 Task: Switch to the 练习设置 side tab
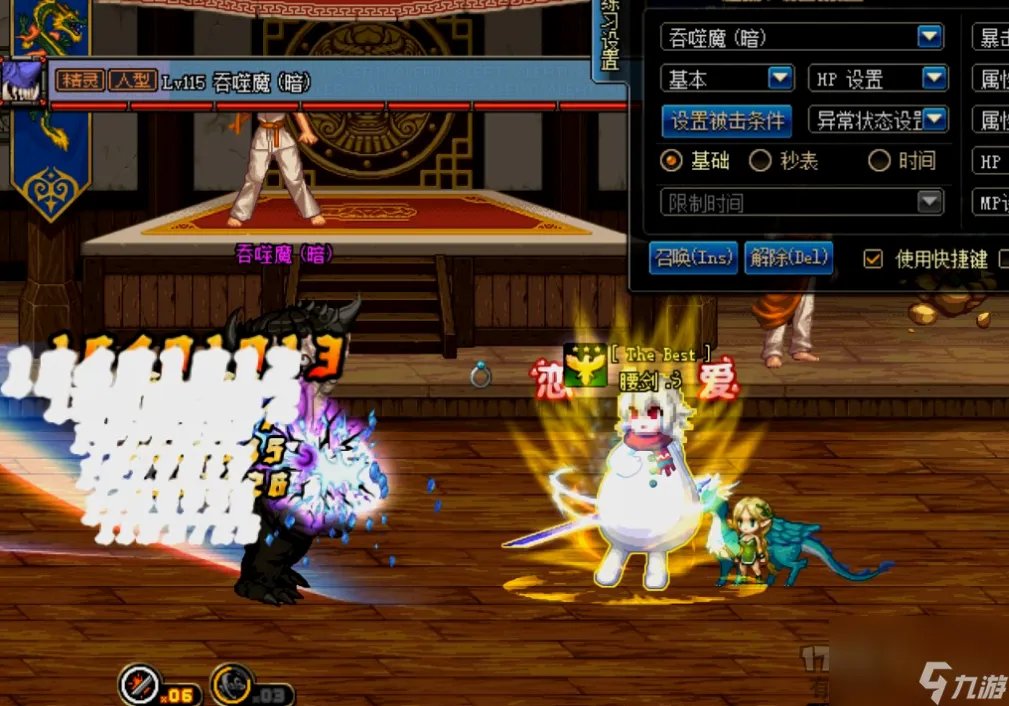pyautogui.click(x=609, y=35)
